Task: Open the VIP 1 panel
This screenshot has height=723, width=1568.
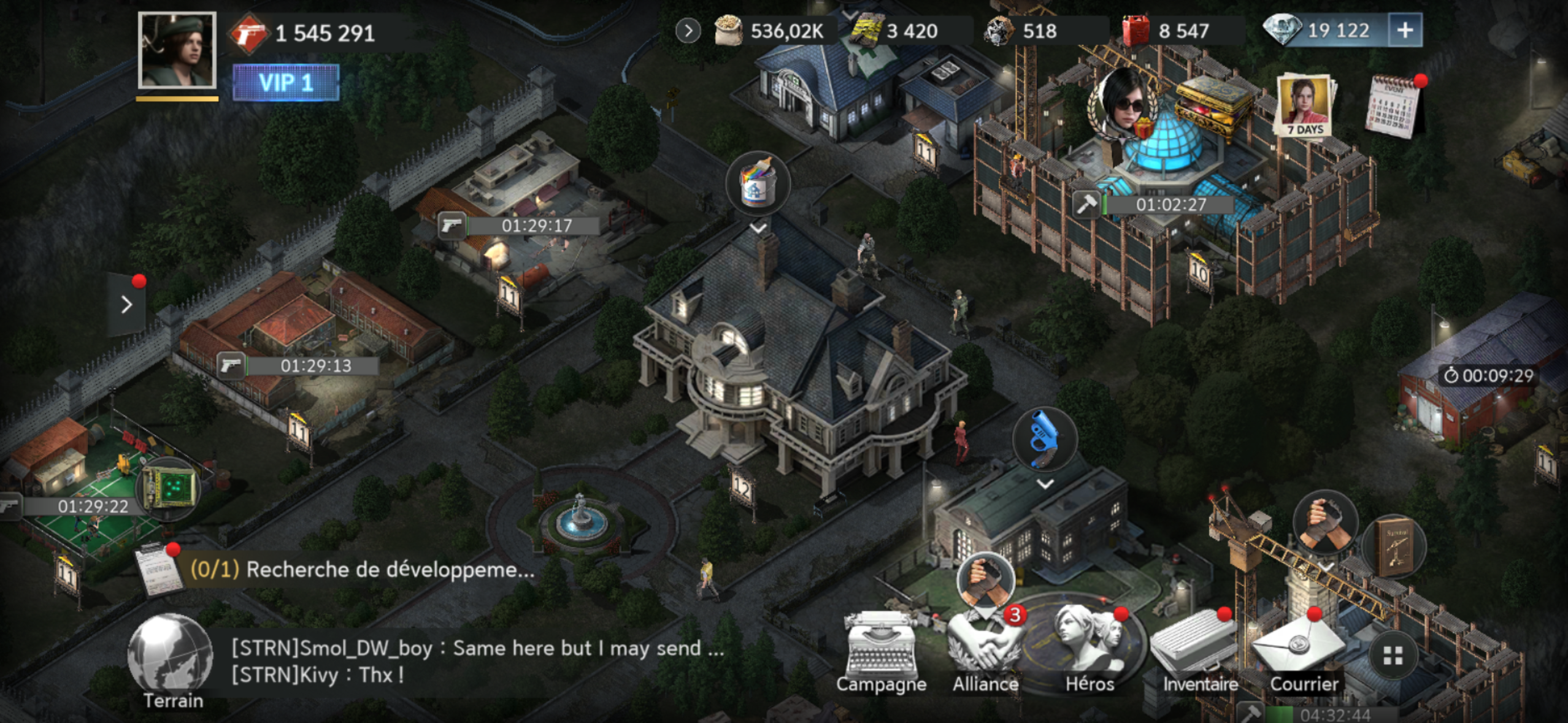Action: pos(286,82)
